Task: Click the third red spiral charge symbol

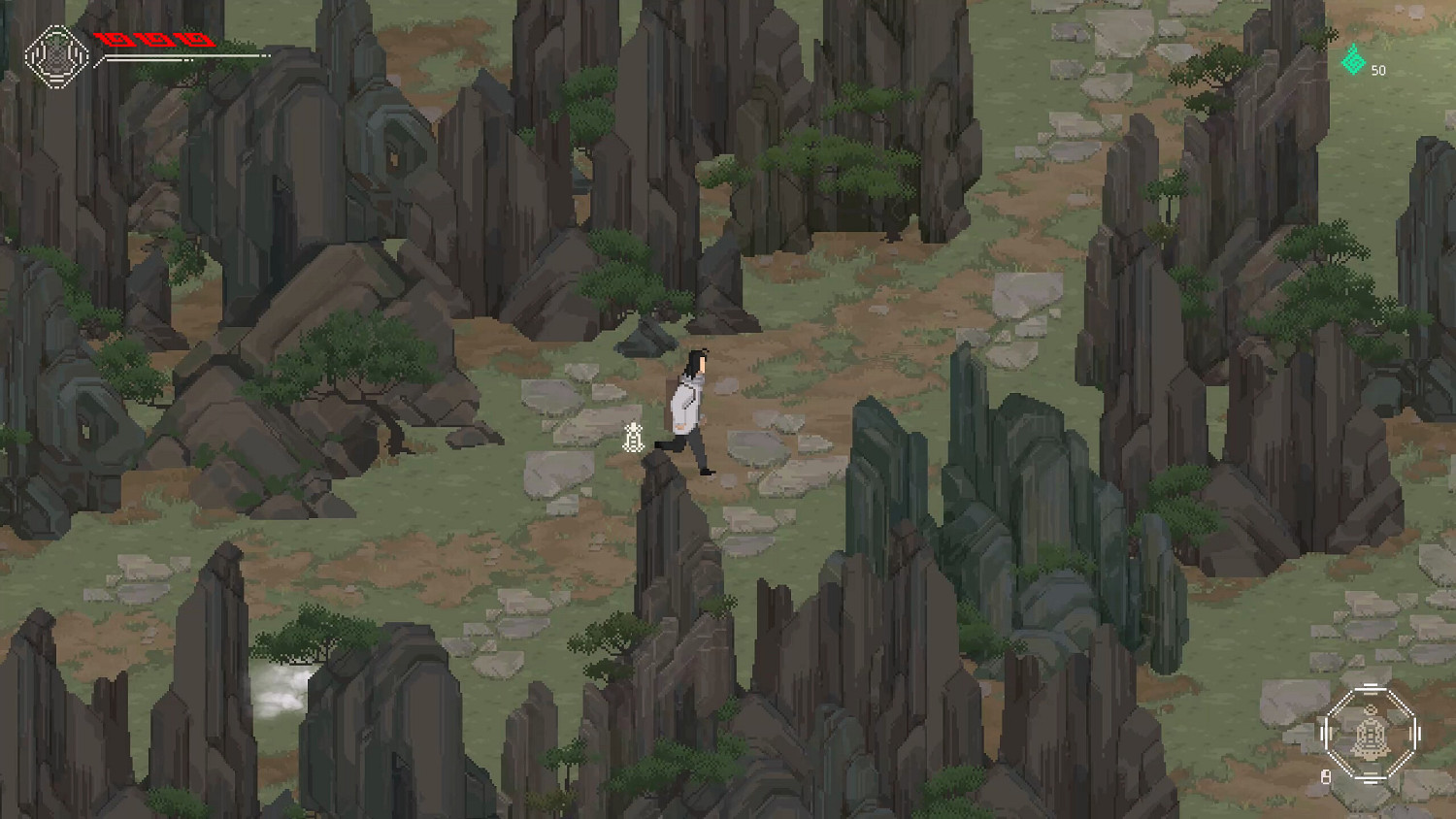Action: click(194, 39)
